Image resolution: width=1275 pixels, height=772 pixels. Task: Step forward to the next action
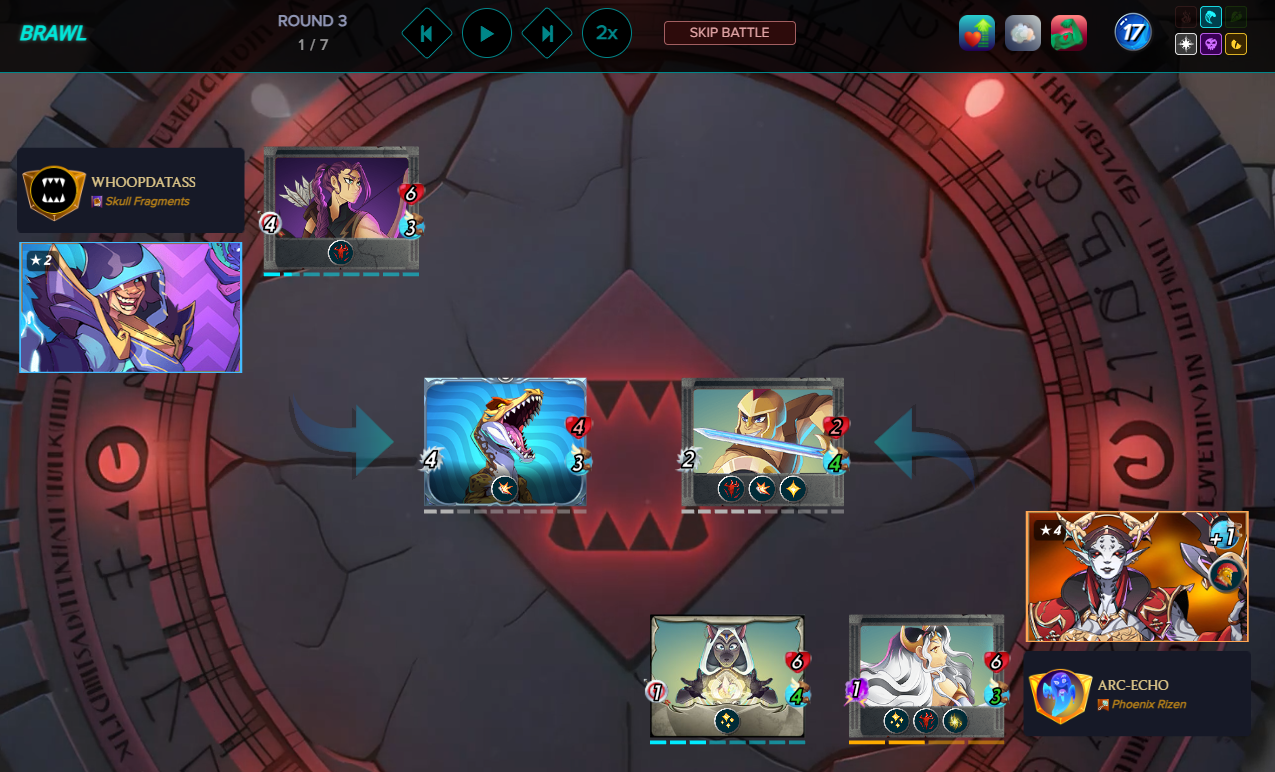click(547, 33)
